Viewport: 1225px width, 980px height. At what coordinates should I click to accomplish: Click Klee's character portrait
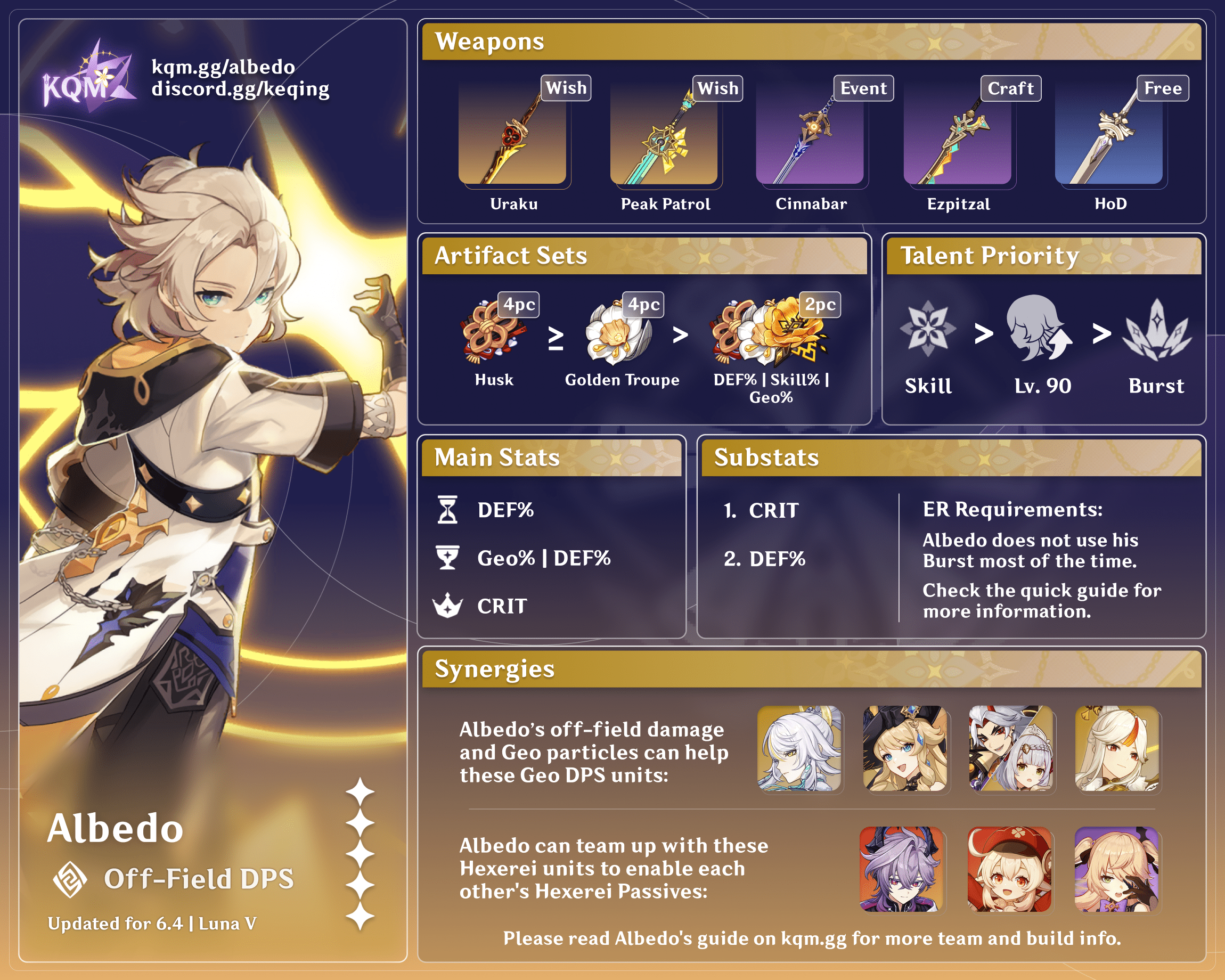point(1010,869)
